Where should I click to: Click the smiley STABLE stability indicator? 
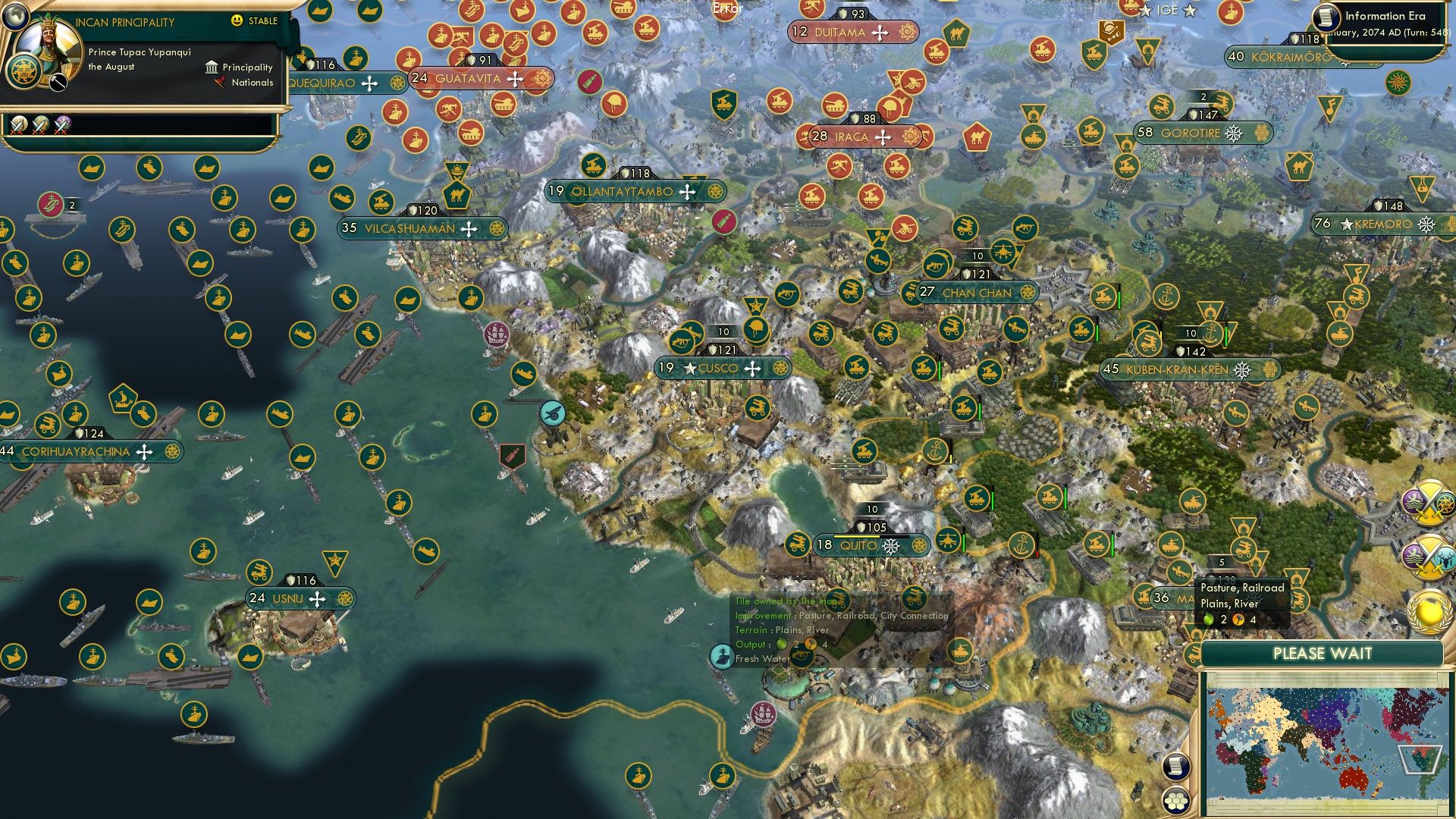[236, 20]
